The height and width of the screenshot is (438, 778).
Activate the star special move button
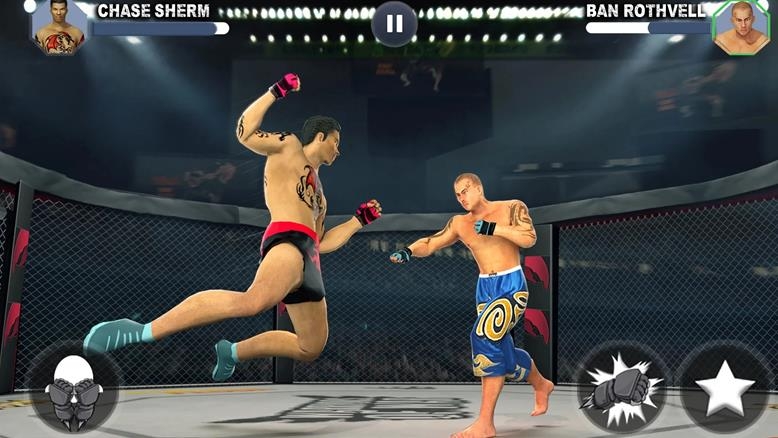(725, 388)
